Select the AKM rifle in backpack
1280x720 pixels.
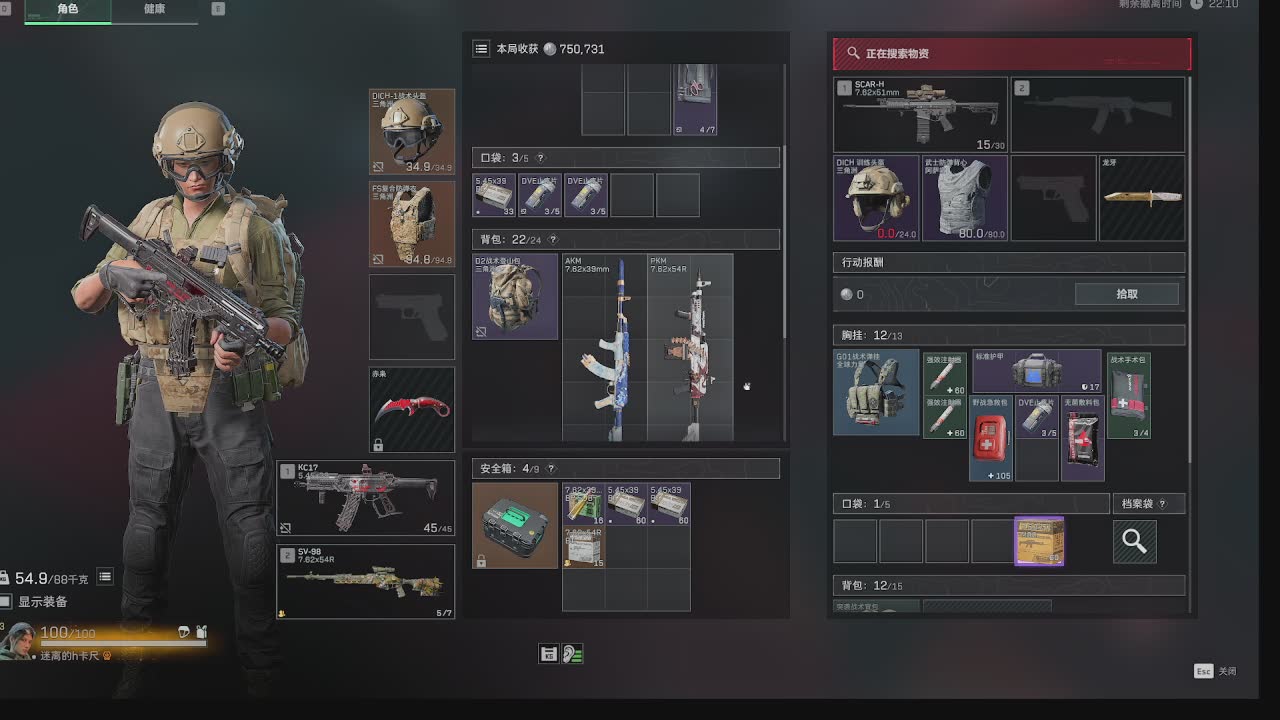pos(604,347)
